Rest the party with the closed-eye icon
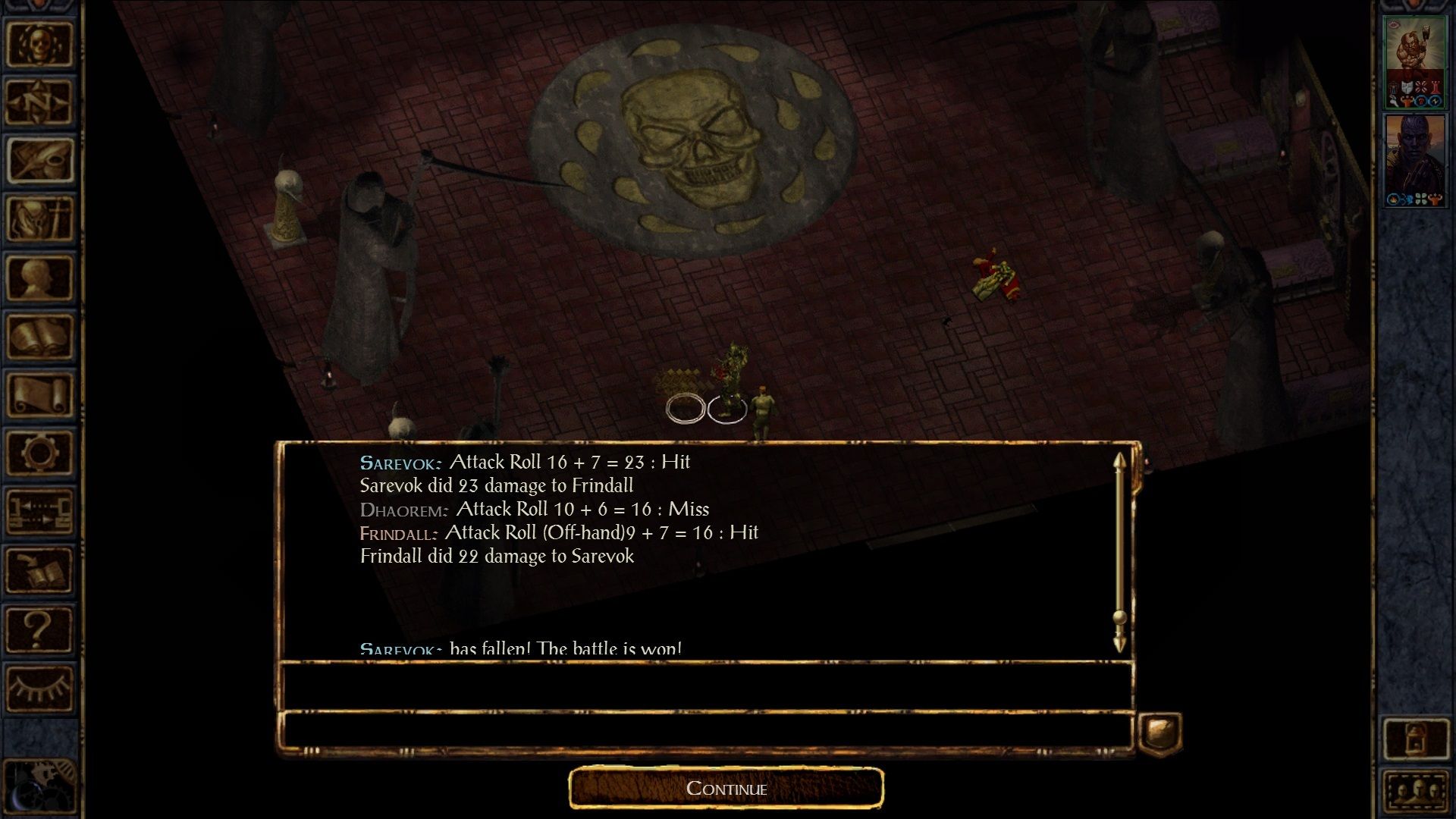1456x819 pixels. click(x=39, y=687)
